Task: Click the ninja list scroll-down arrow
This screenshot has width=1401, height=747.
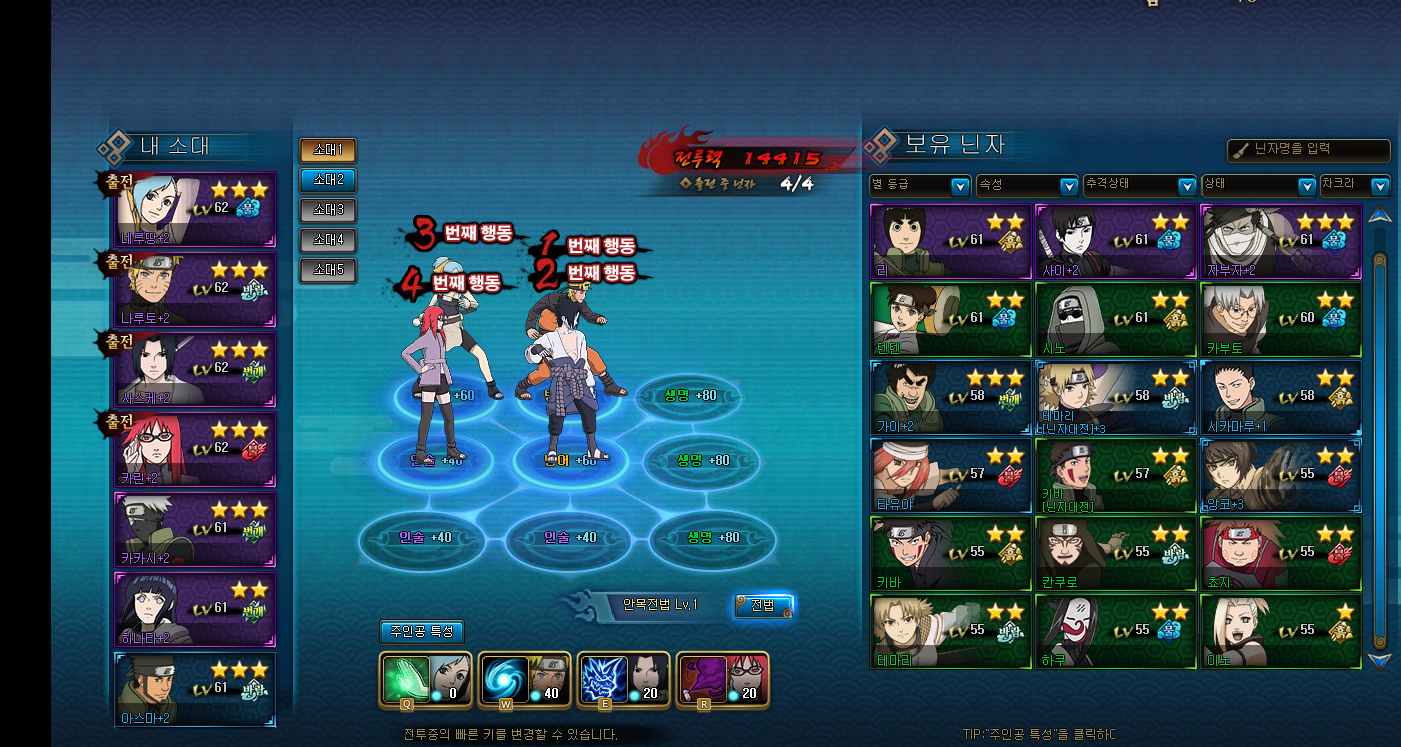Action: 1380,661
